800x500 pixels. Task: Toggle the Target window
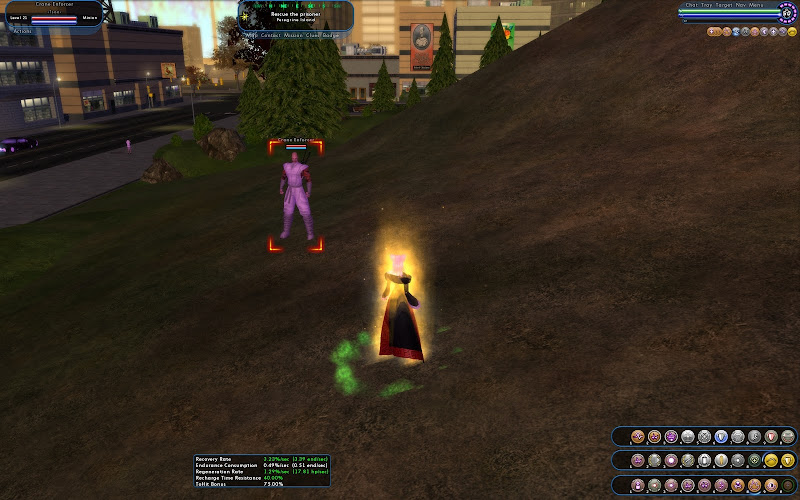click(725, 5)
